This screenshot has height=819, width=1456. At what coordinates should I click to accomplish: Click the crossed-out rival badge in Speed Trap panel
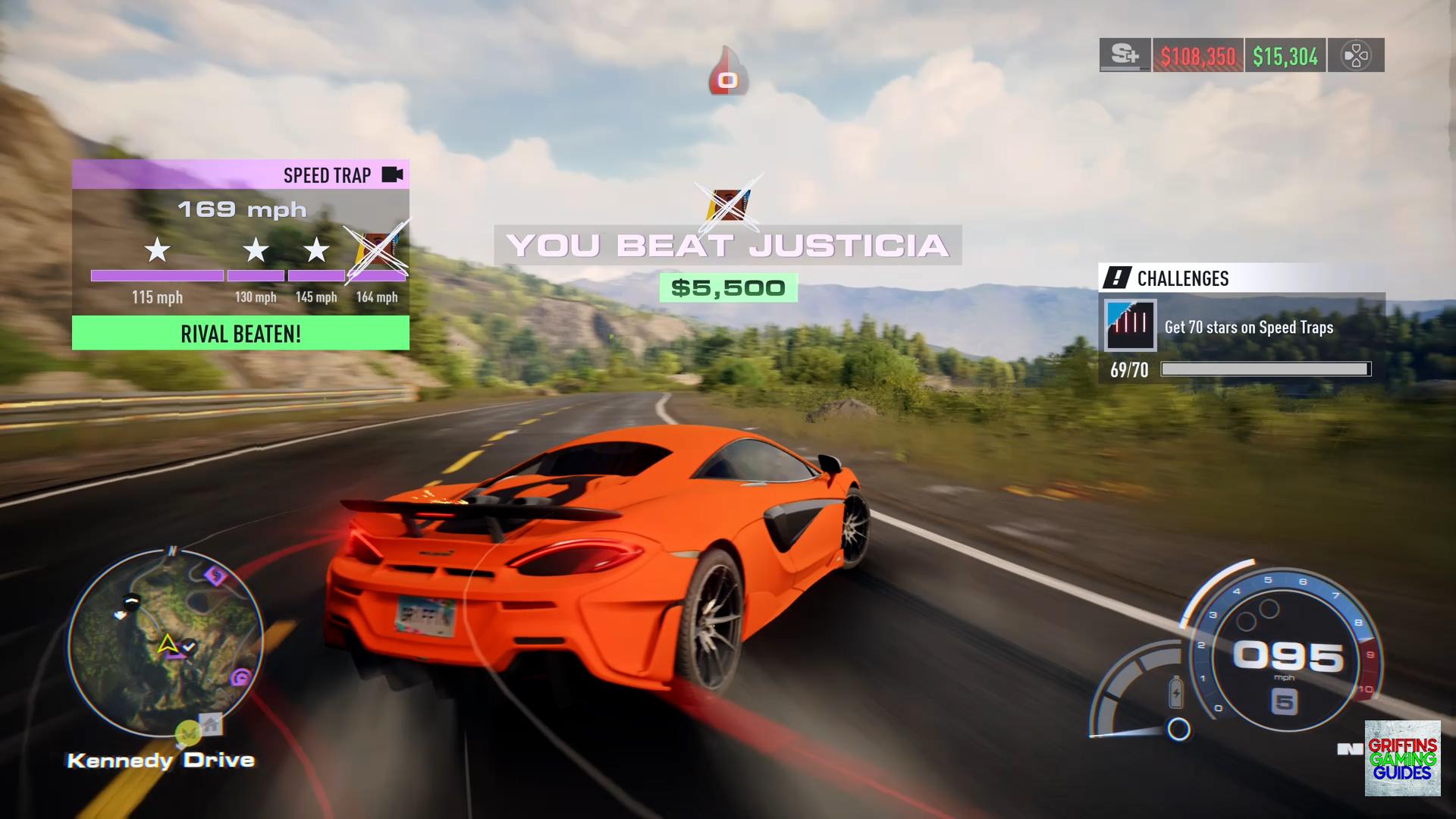point(377,250)
